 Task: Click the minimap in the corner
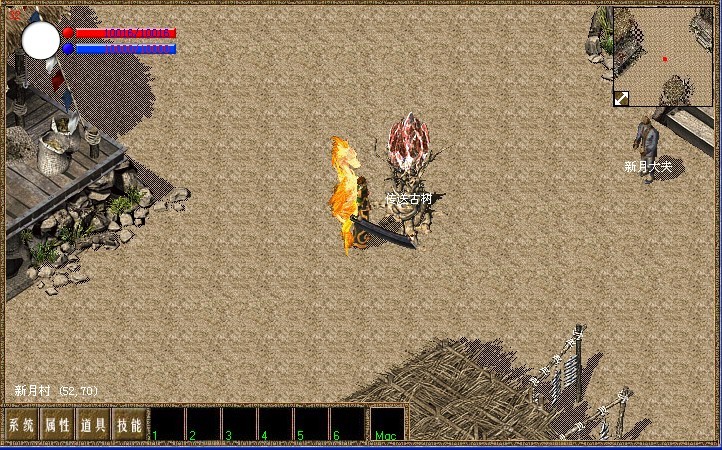click(663, 55)
